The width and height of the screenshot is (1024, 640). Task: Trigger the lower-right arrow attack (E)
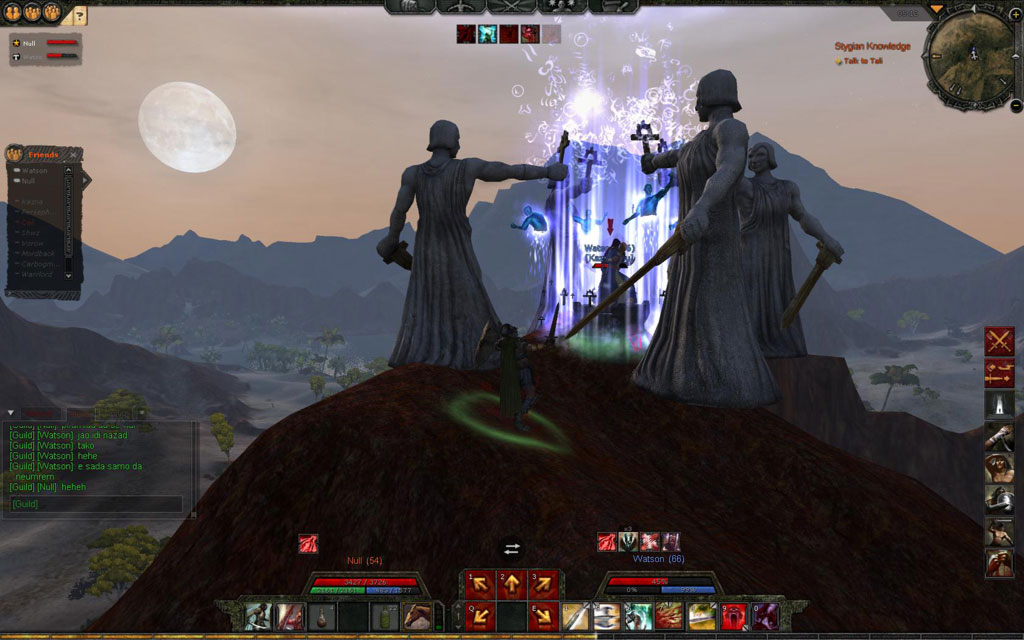(543, 614)
